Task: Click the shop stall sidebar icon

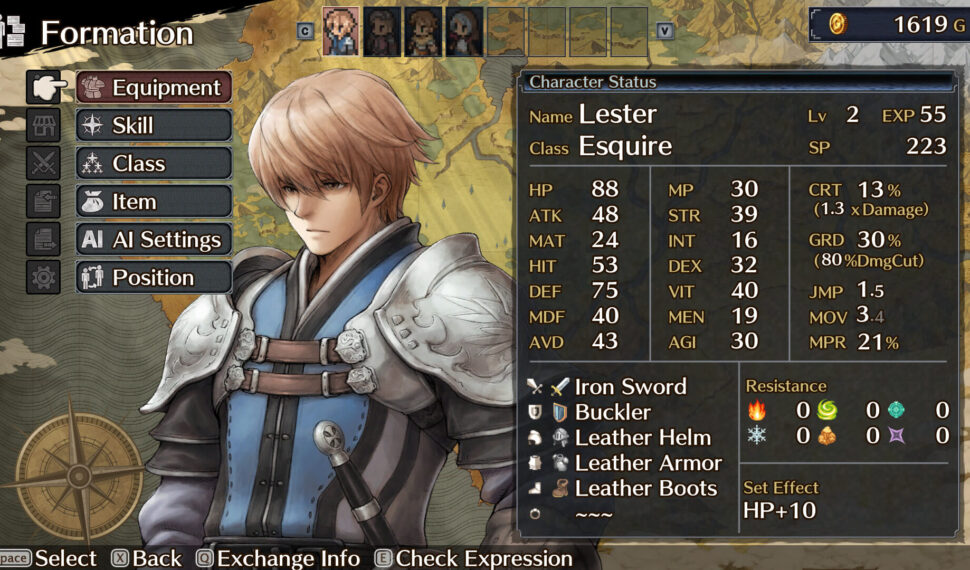Action: pos(44,126)
